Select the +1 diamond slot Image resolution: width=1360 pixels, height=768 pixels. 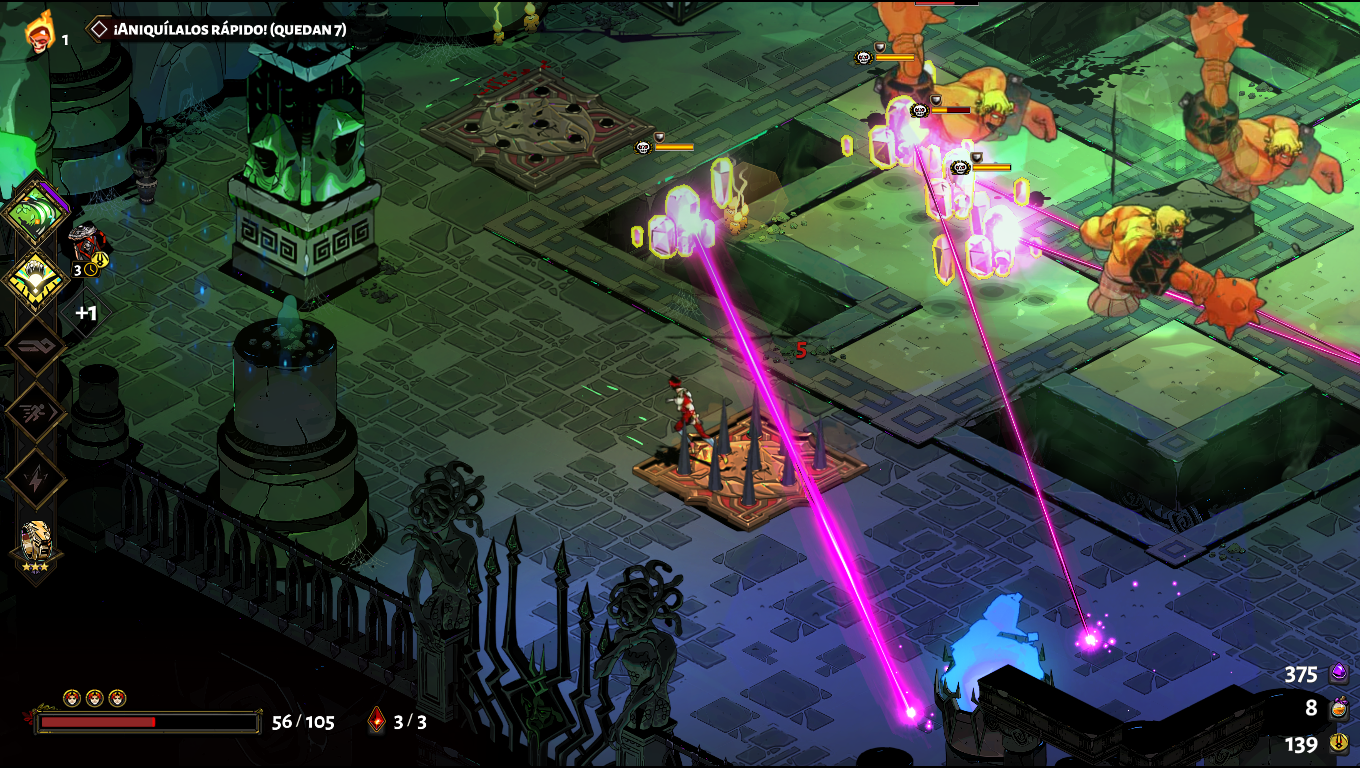[x=86, y=313]
